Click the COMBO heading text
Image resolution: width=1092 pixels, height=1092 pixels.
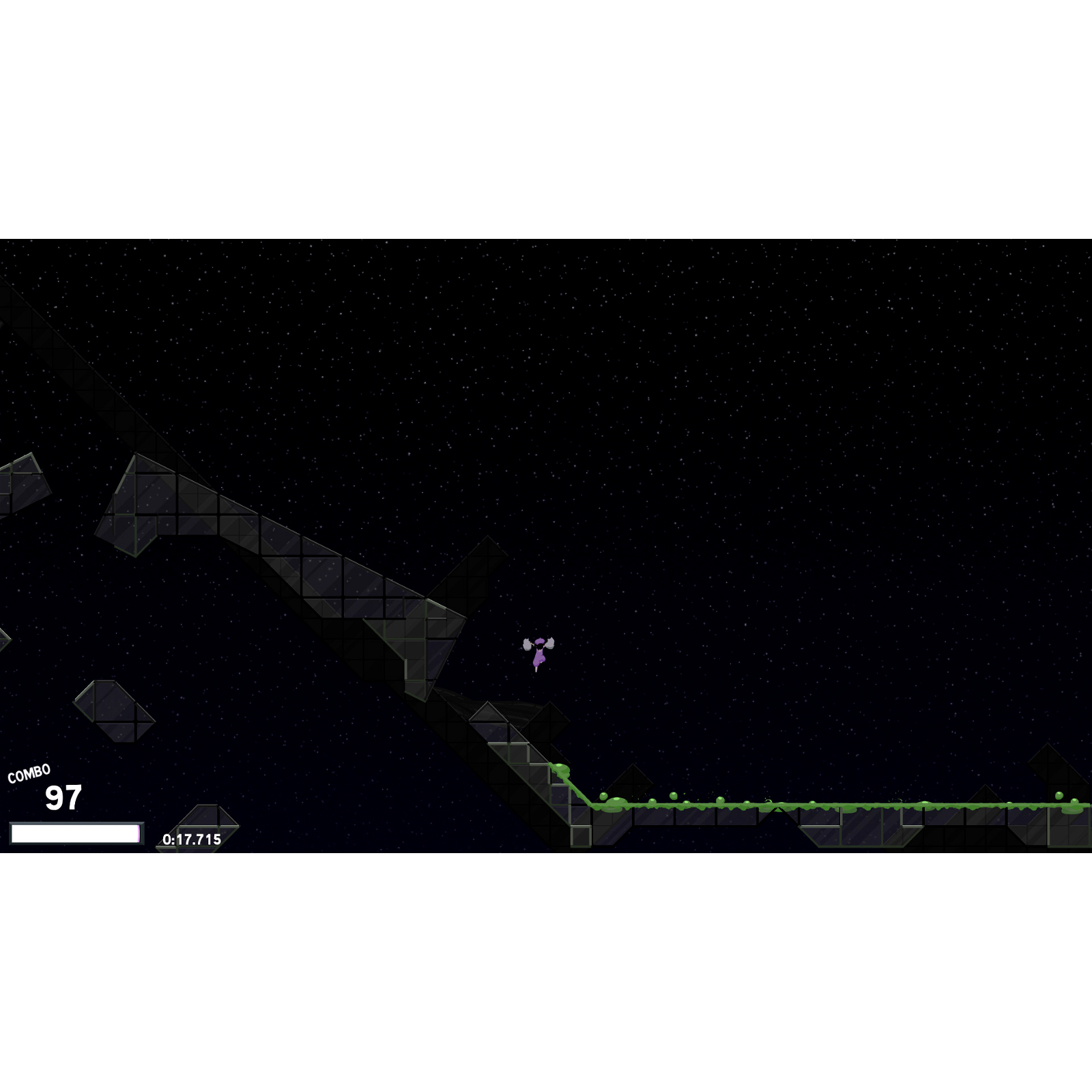pyautogui.click(x=29, y=773)
